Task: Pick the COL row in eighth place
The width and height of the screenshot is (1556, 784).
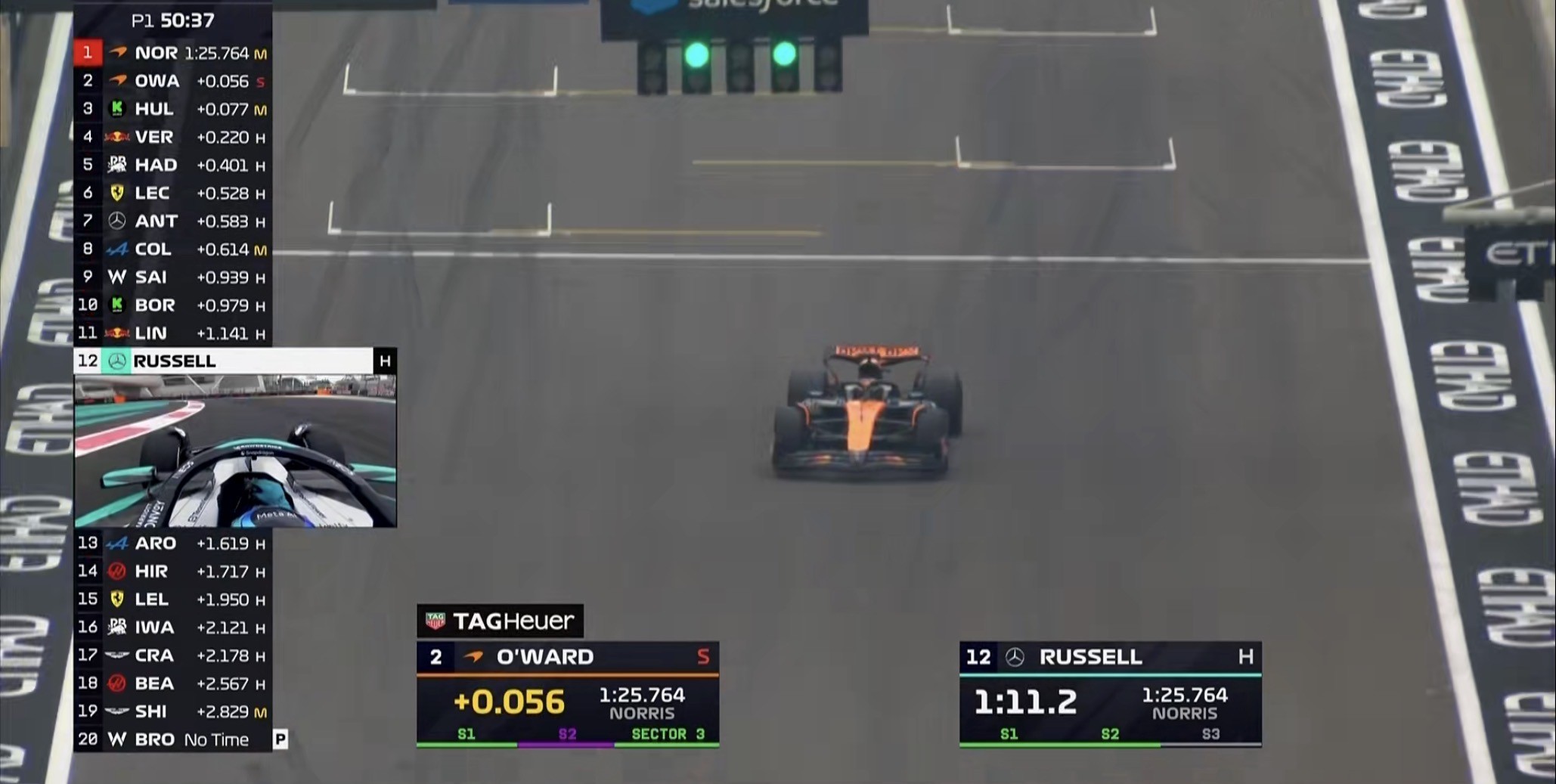Action: 172,249
